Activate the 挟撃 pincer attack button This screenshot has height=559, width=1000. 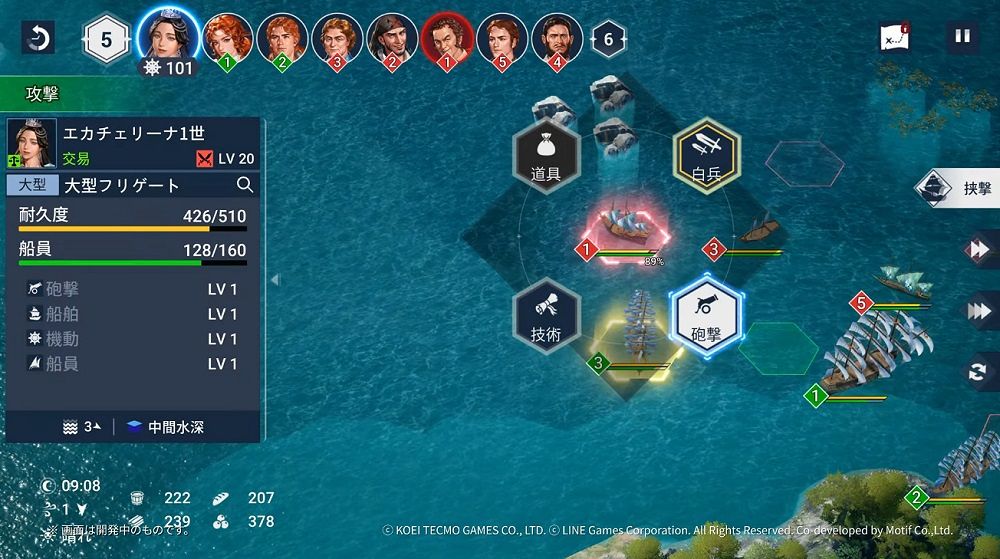(960, 188)
